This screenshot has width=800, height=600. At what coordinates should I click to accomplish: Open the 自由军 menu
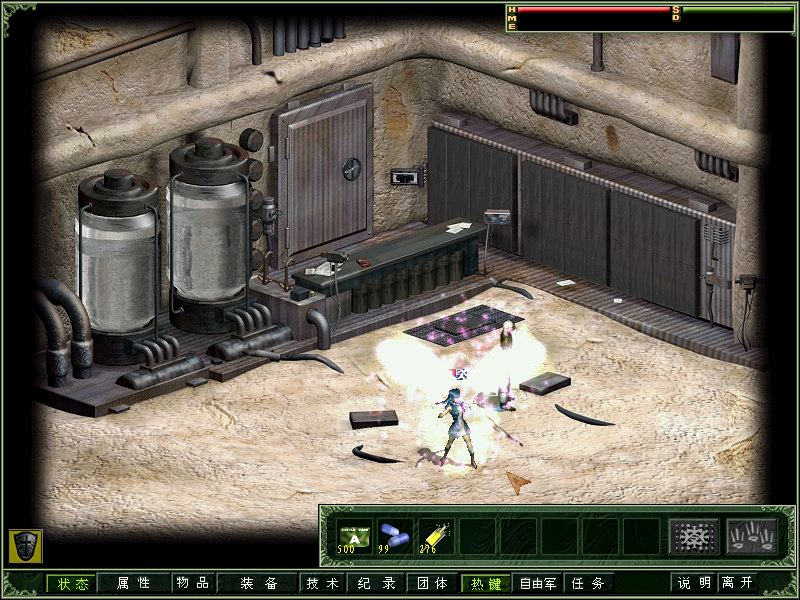point(538,583)
